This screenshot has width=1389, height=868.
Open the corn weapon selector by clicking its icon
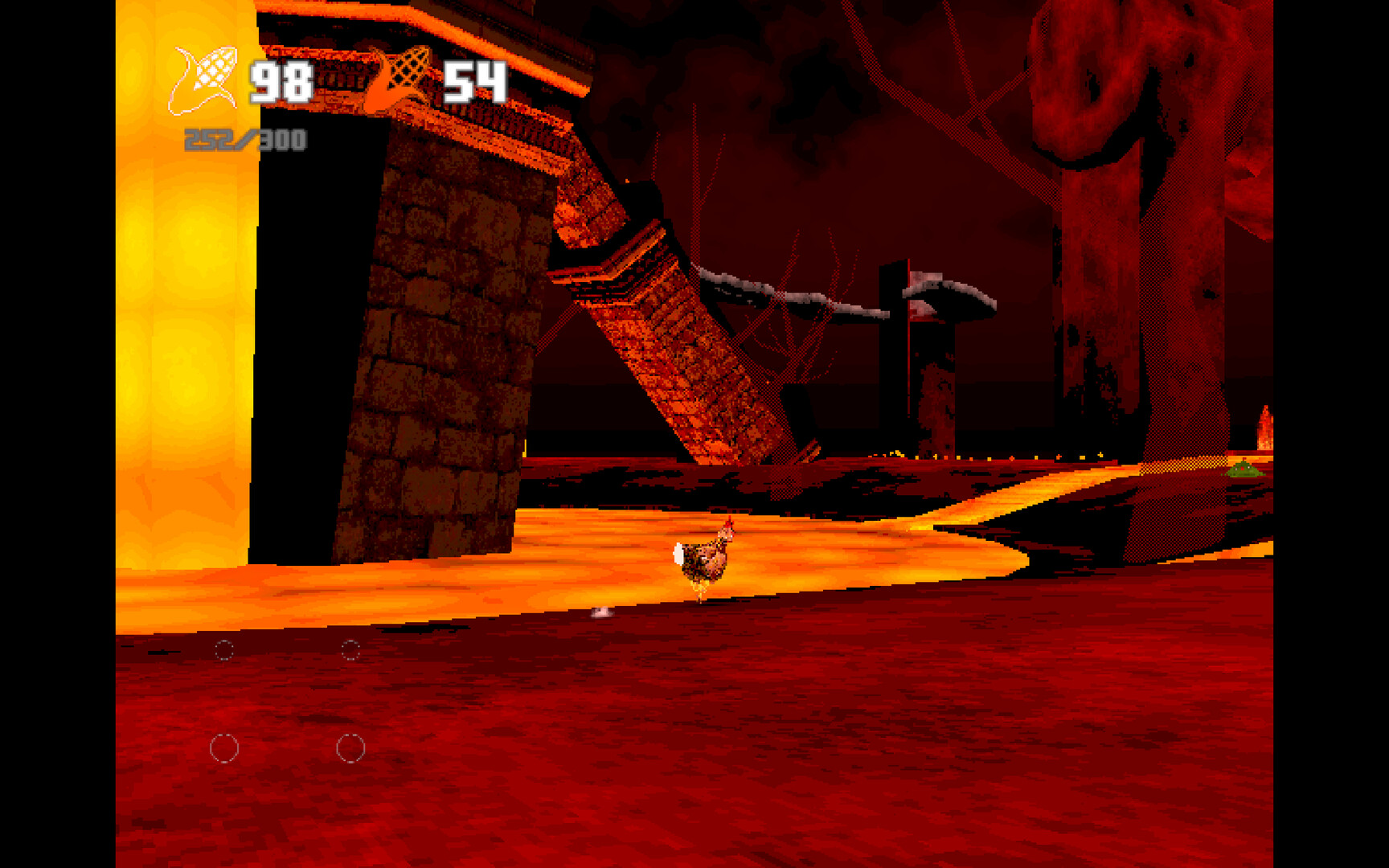(203, 76)
